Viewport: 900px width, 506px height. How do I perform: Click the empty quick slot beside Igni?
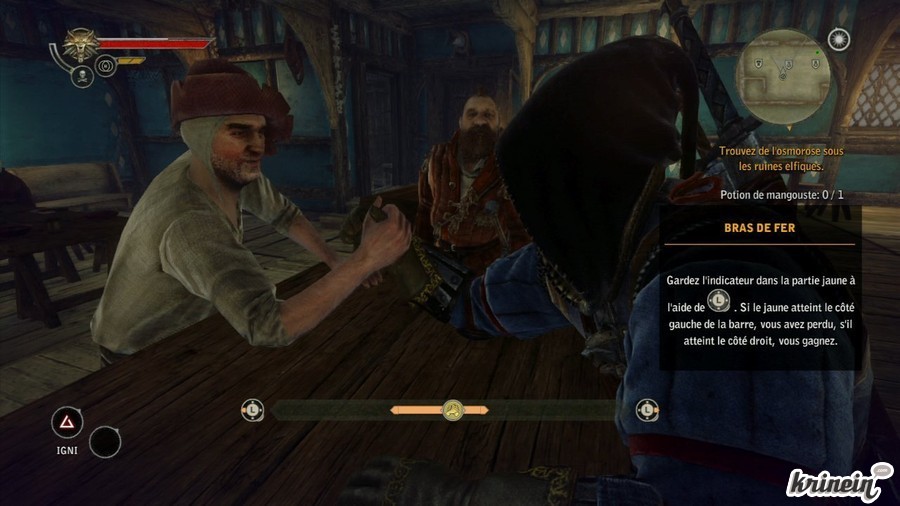point(105,441)
